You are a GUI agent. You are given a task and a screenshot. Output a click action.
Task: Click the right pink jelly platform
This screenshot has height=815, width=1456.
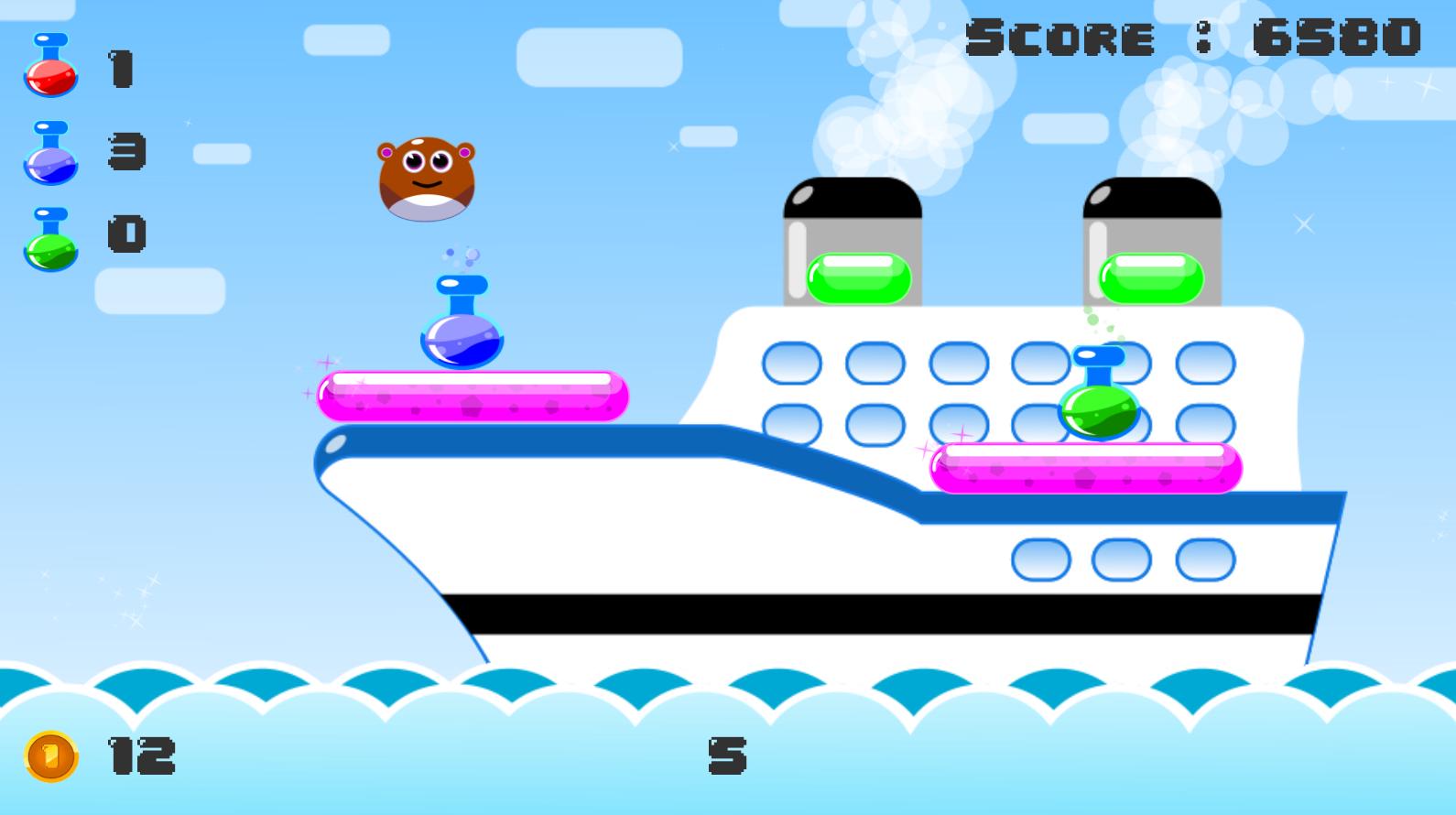click(1085, 469)
